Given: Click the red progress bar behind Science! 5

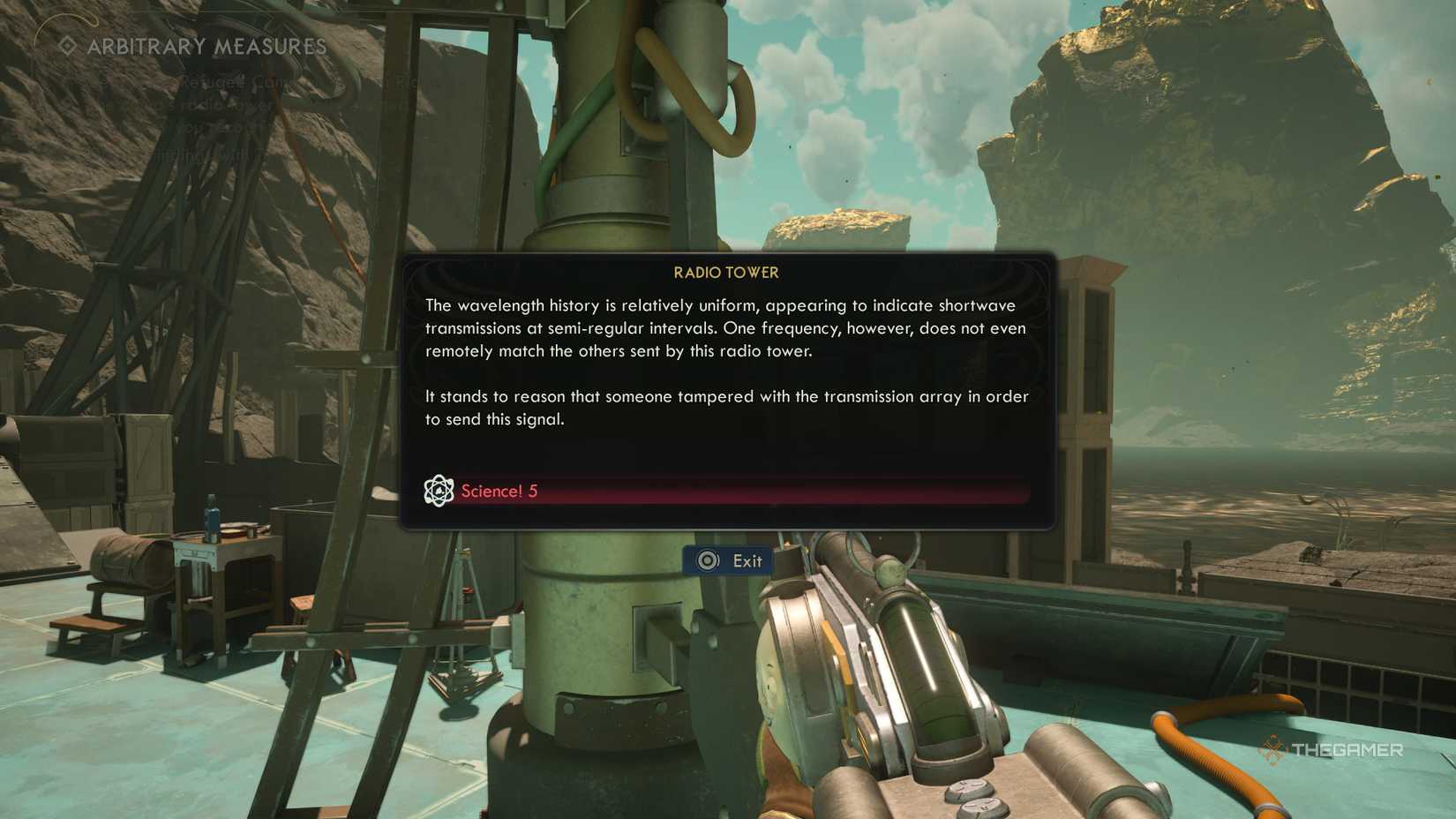Looking at the screenshot, I should pos(794,491).
